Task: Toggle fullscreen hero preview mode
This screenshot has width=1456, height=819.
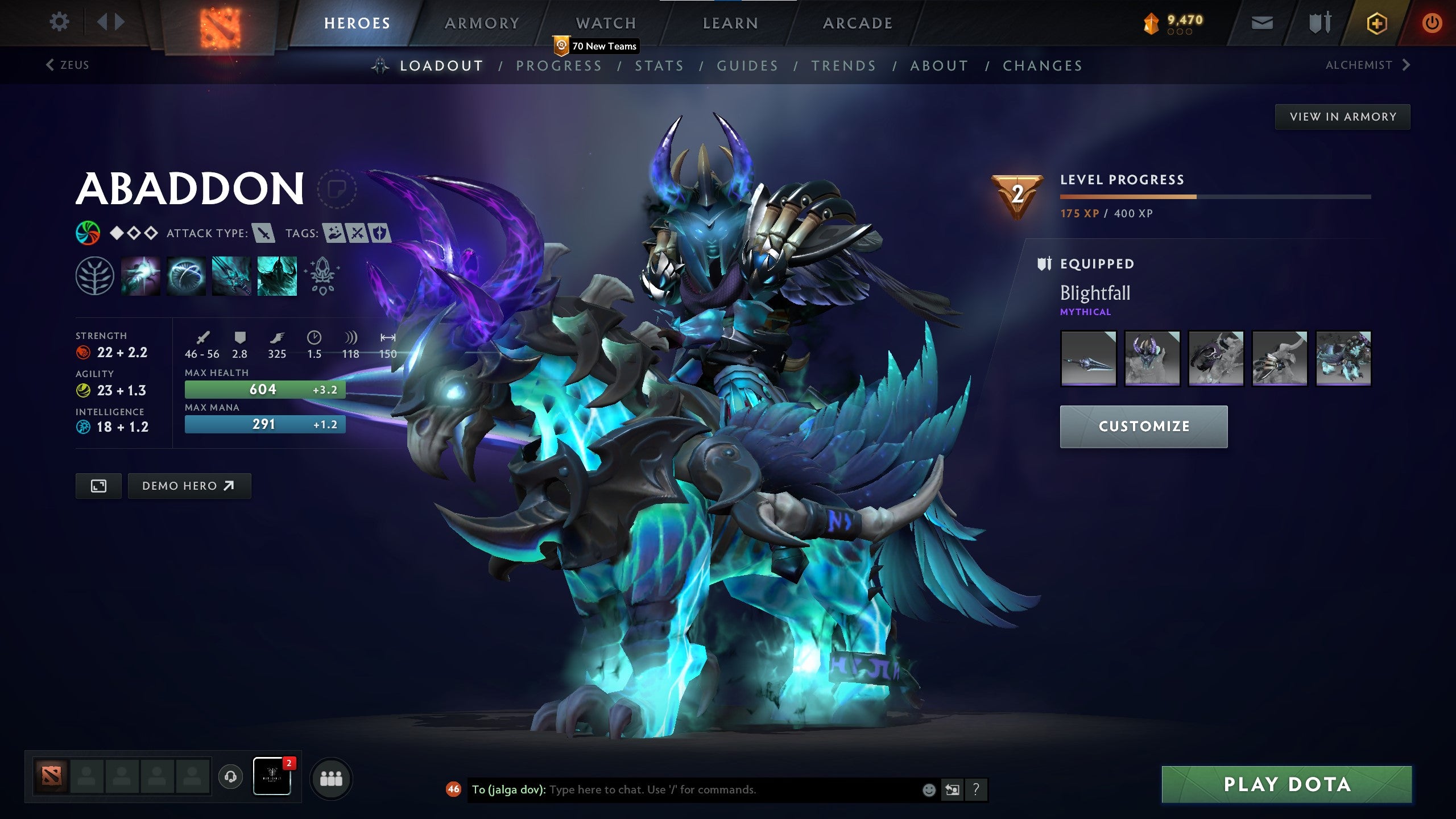Action: tap(99, 486)
